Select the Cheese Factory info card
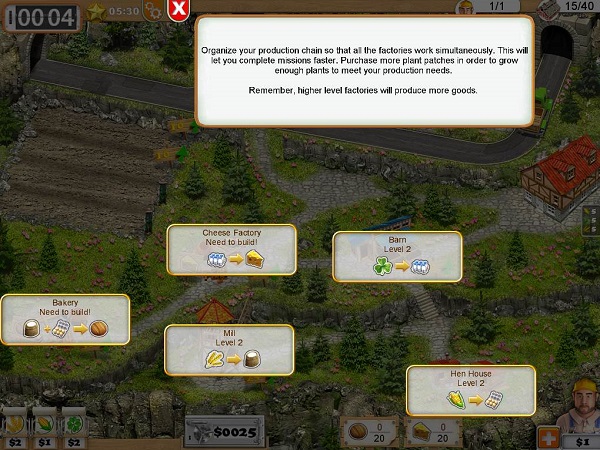600x450 pixels. tap(231, 249)
